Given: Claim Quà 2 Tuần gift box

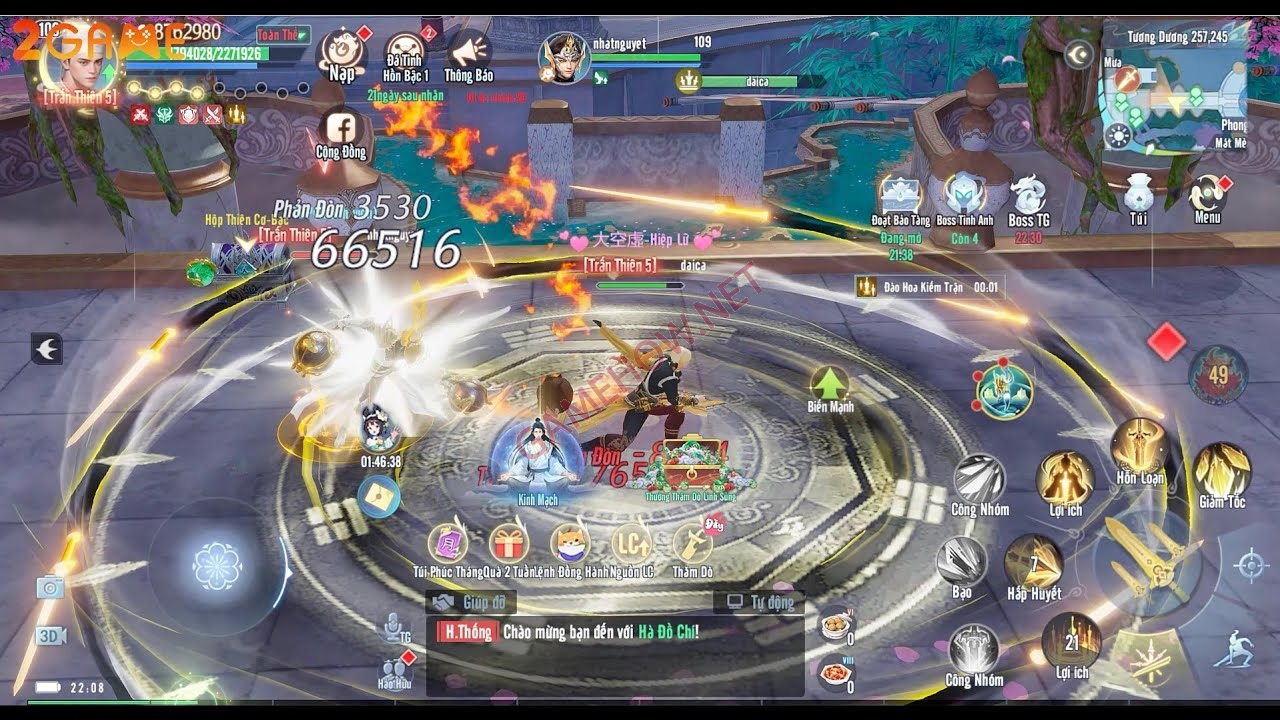Looking at the screenshot, I should click(509, 545).
